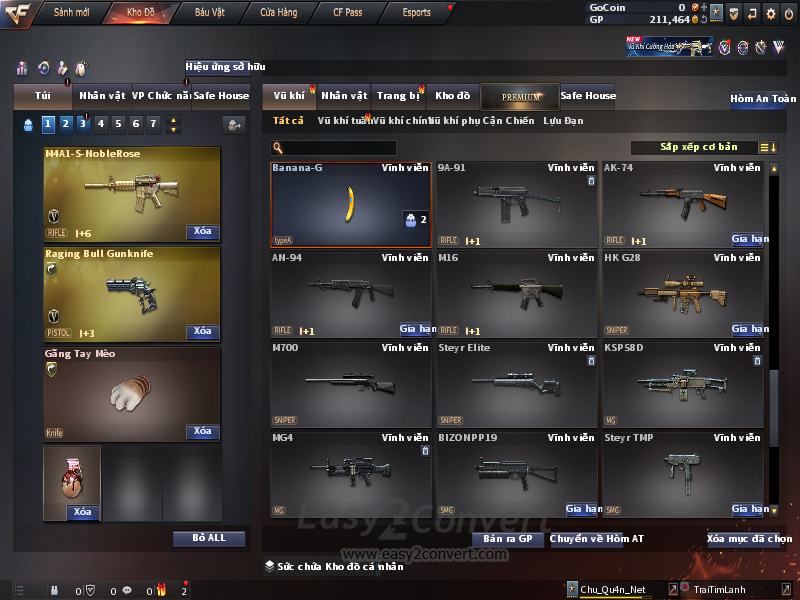Screen dimensions: 800x600
Task: Click Xóa mục đã chọn button
Action: 749,539
